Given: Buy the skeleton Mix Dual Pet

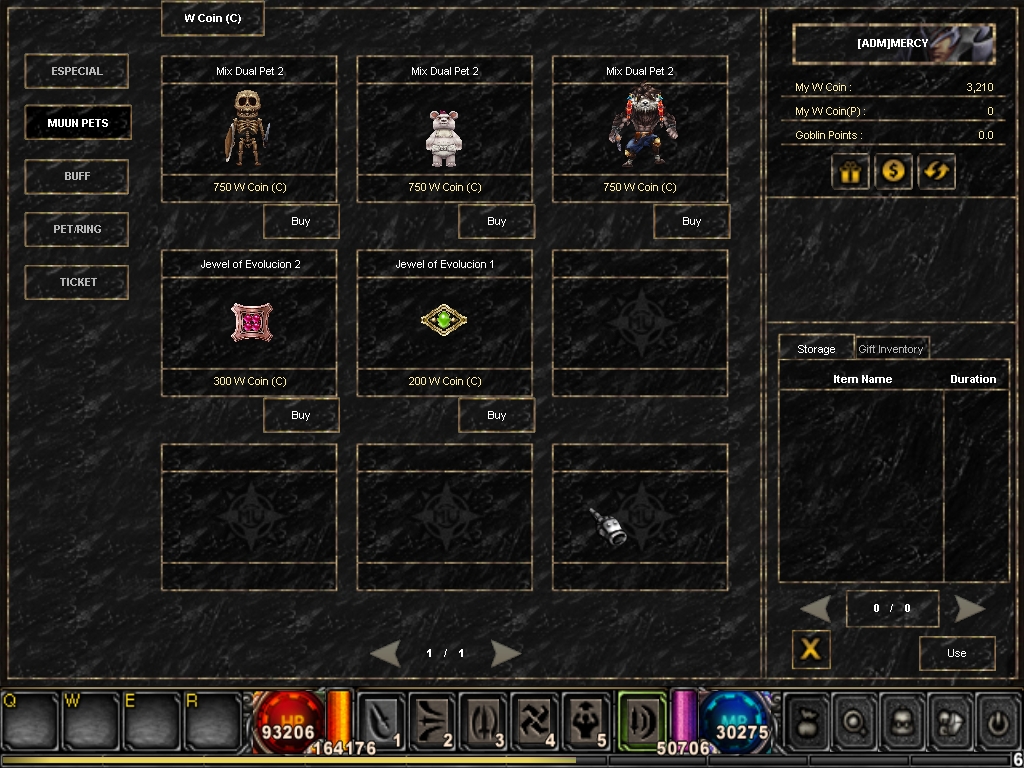Looking at the screenshot, I should tap(301, 221).
